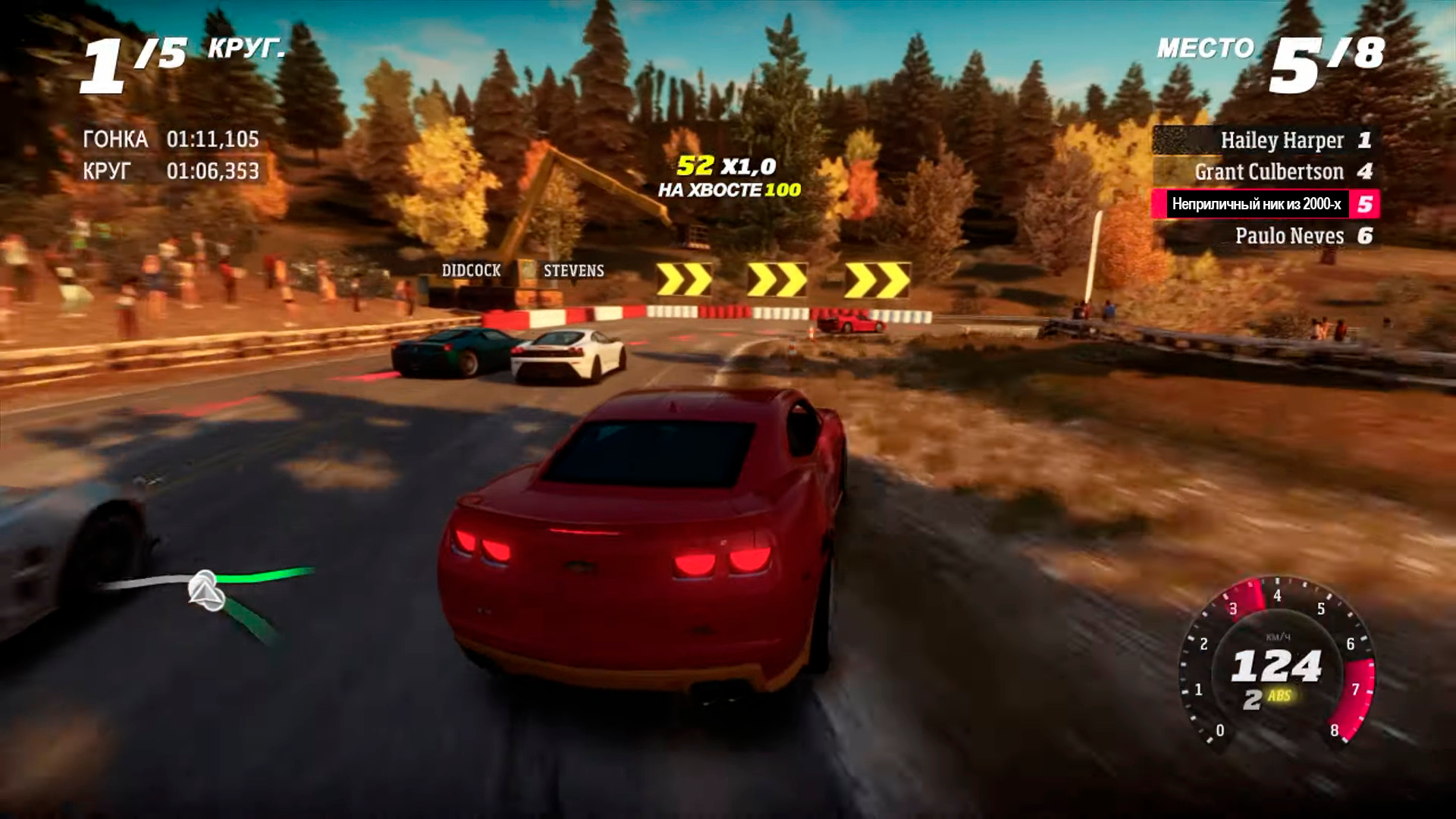Select the DIDCOCK rival name tag
Screen dimensions: 1456x819
[471, 271]
